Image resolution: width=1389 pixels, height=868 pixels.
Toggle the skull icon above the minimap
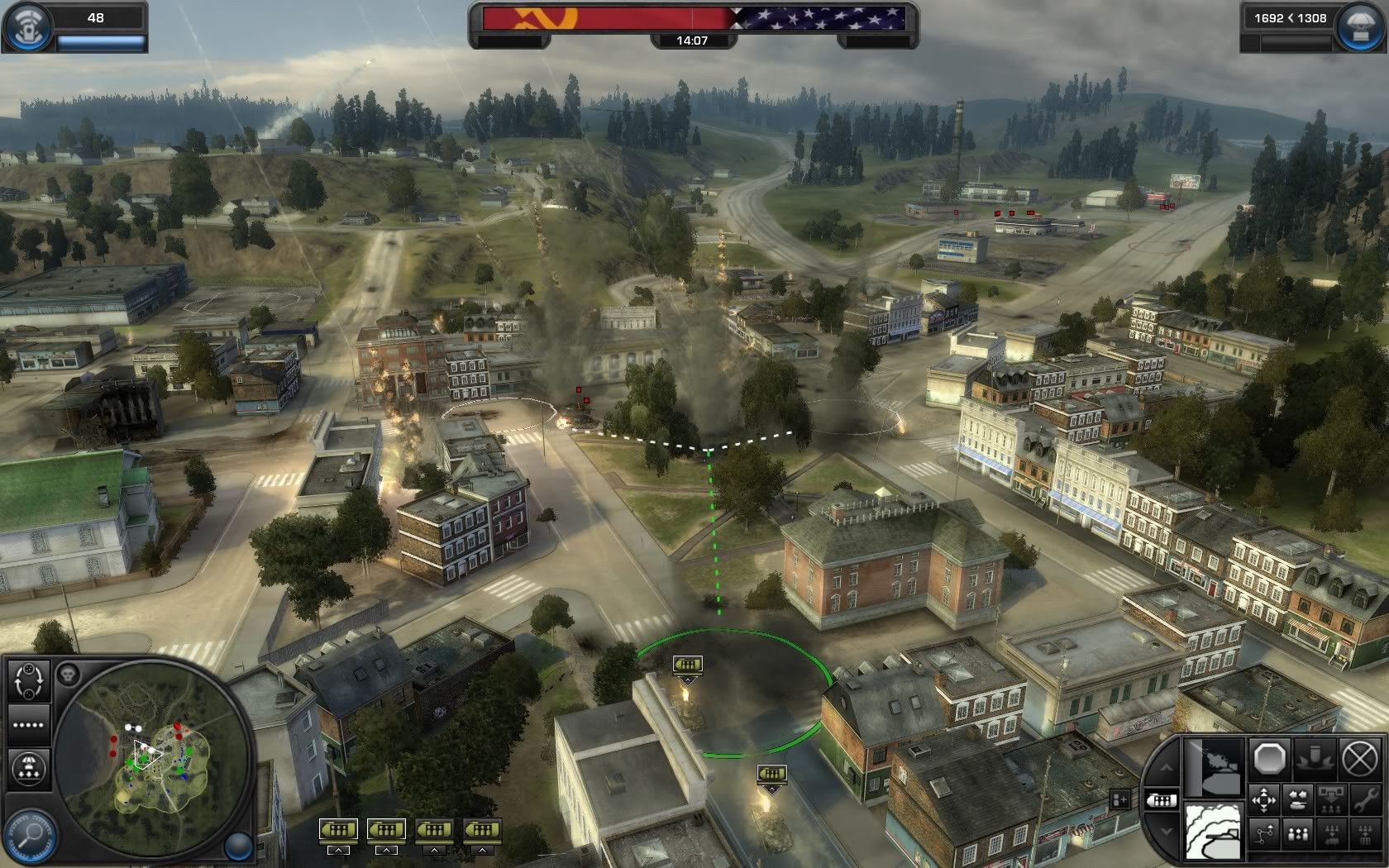coord(67,674)
